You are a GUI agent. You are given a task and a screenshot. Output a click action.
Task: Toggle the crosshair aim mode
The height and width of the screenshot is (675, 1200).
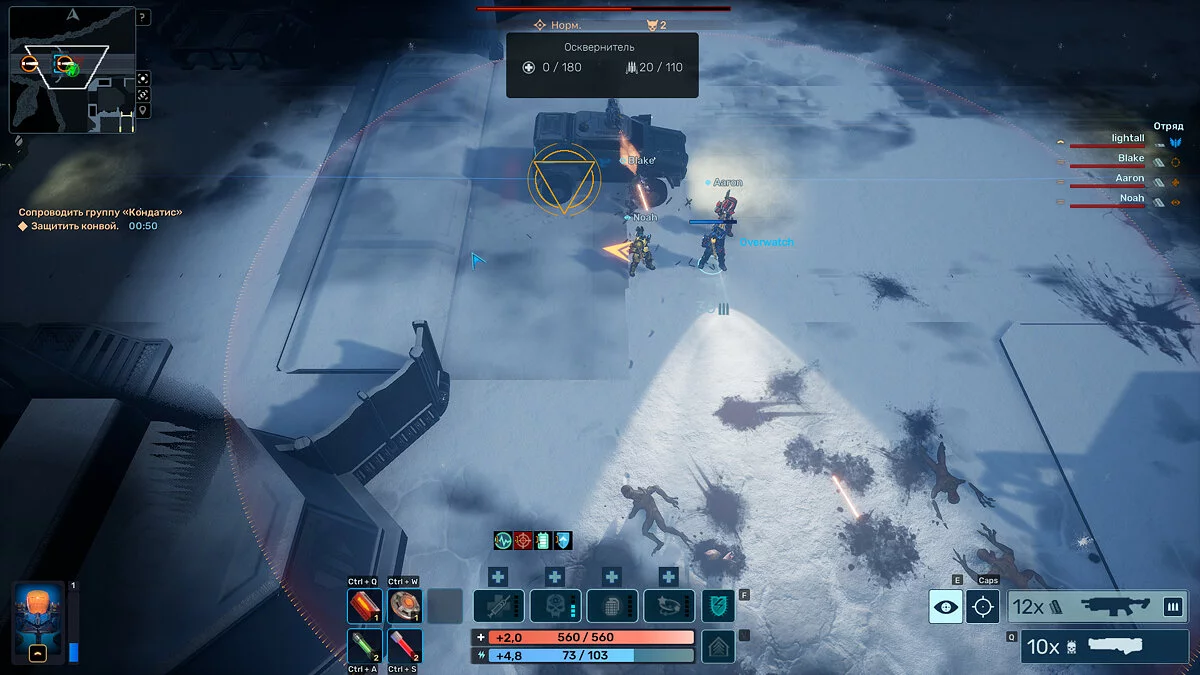[982, 606]
